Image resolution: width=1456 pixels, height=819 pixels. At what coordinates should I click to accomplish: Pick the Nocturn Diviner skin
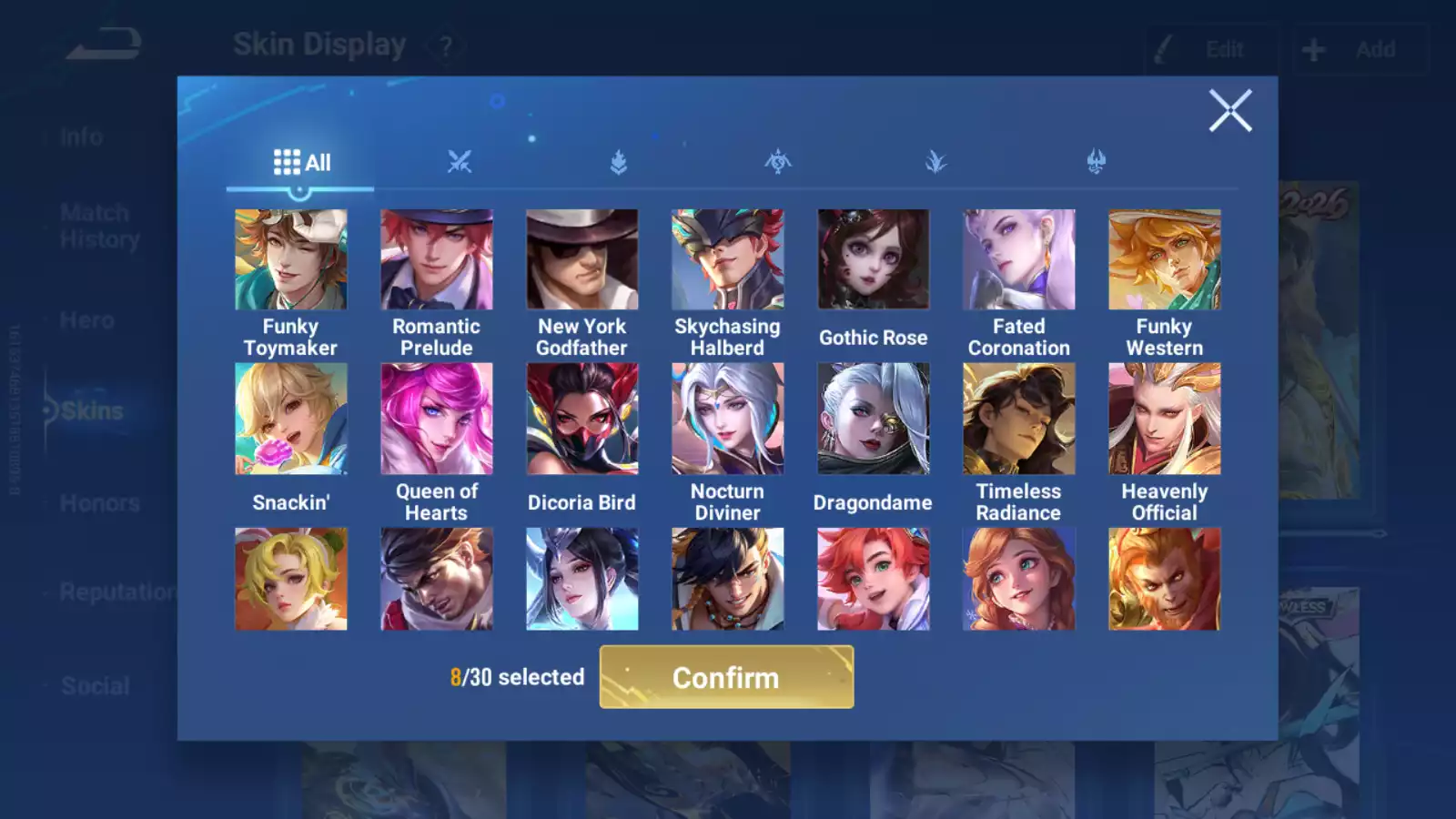pyautogui.click(x=727, y=419)
